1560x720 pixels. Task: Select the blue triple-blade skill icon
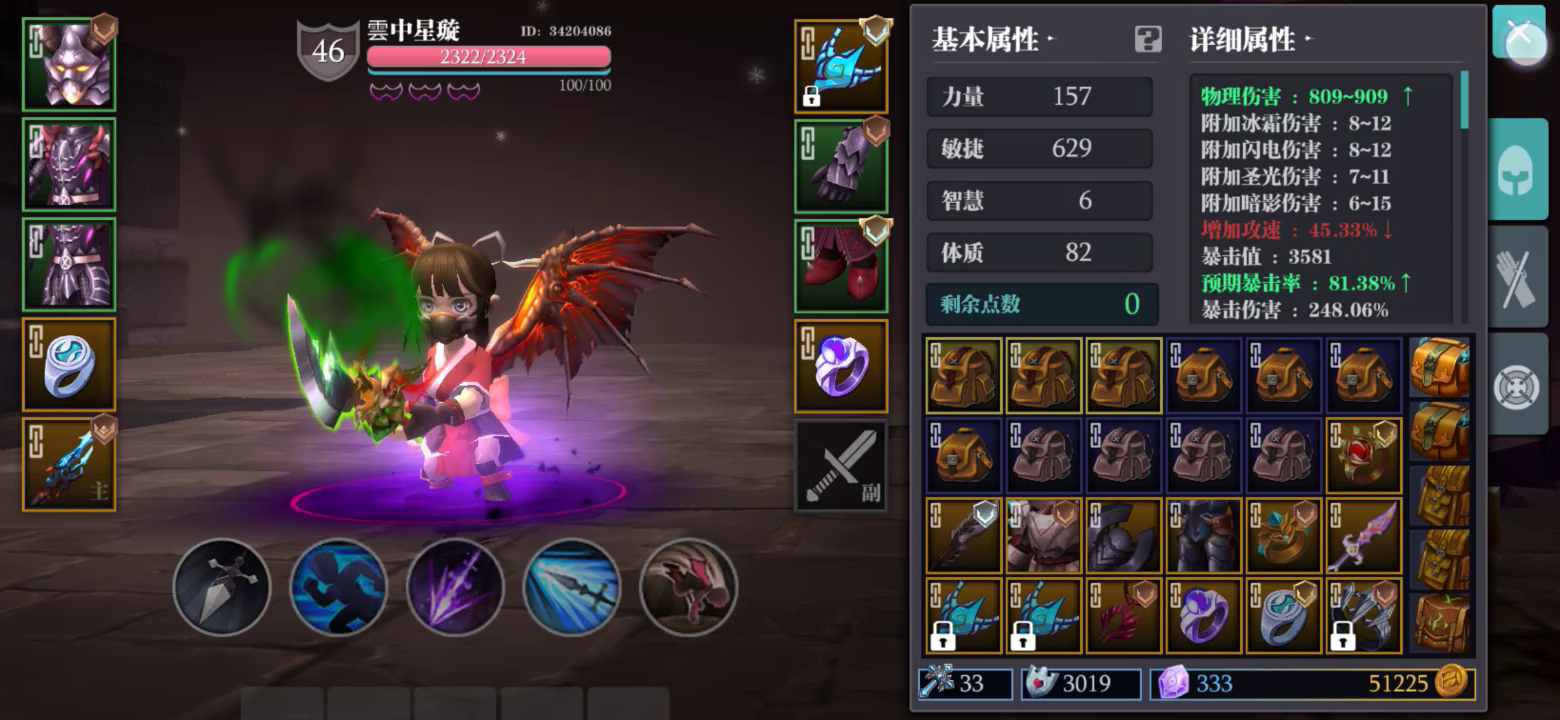click(x=570, y=587)
